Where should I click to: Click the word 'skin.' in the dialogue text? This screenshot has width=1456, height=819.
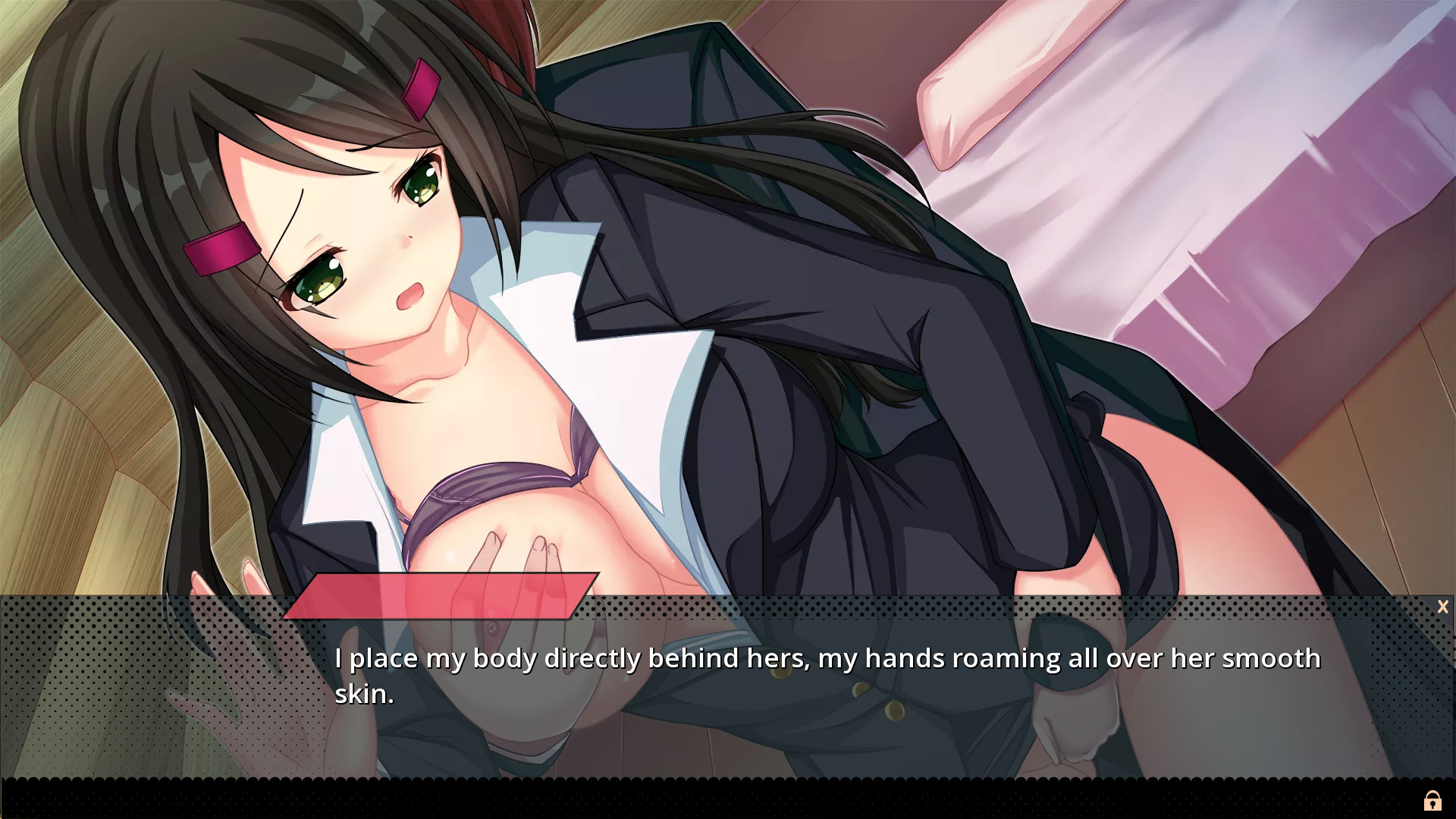tap(365, 692)
